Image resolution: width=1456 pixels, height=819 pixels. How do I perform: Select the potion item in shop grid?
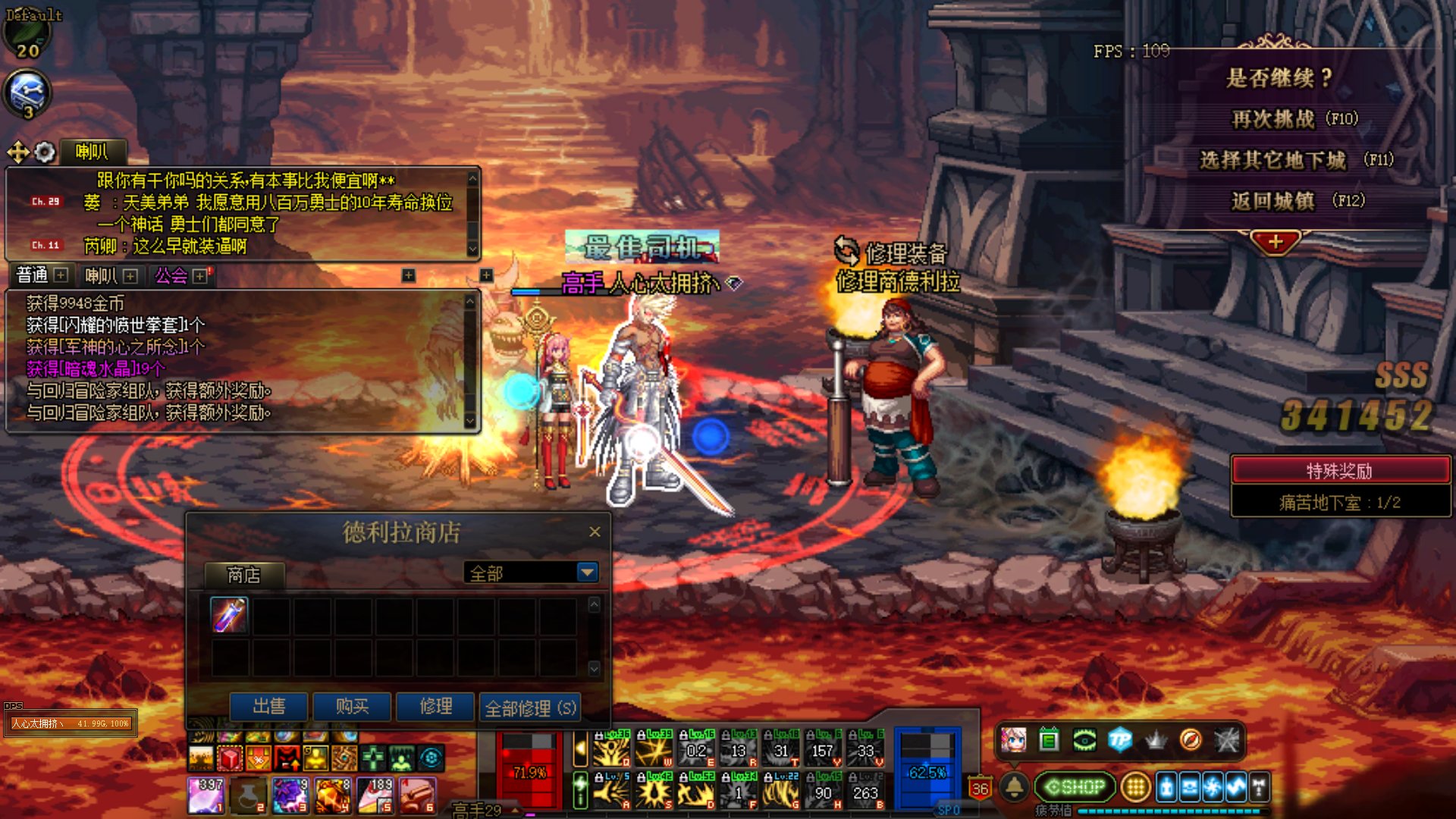point(229,615)
